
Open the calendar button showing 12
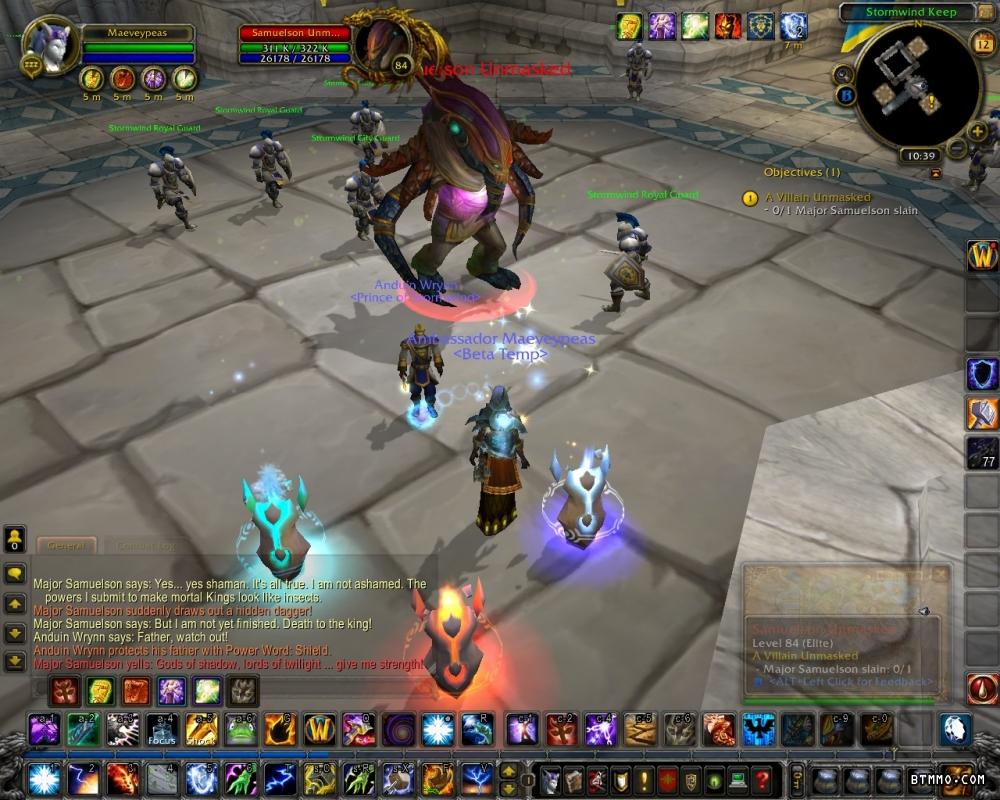pos(981,42)
